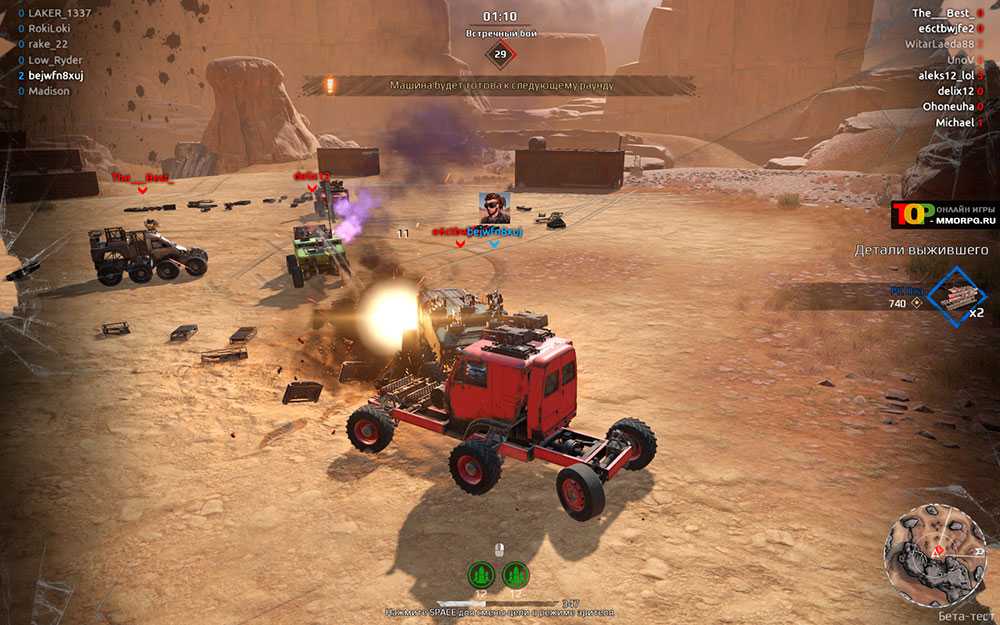Pick enemy player Michael from the roster
This screenshot has height=625, width=1000.
click(954, 122)
